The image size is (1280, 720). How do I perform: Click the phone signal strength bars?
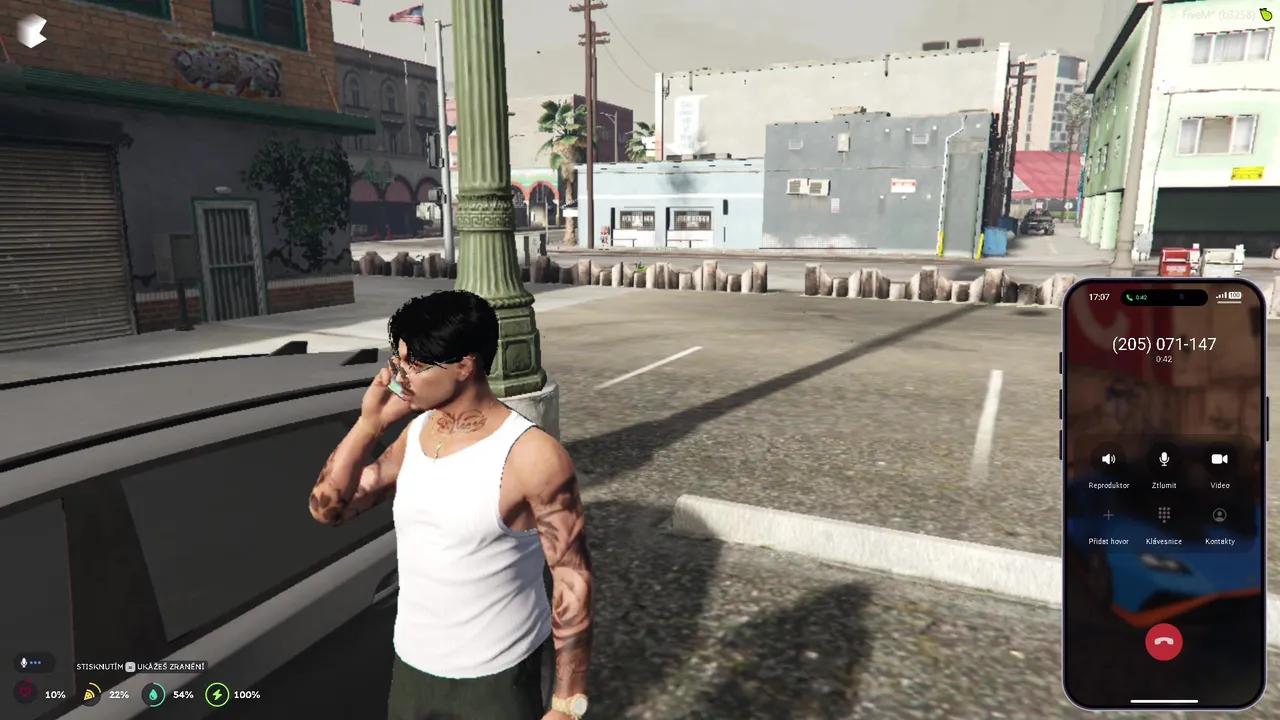[1219, 296]
